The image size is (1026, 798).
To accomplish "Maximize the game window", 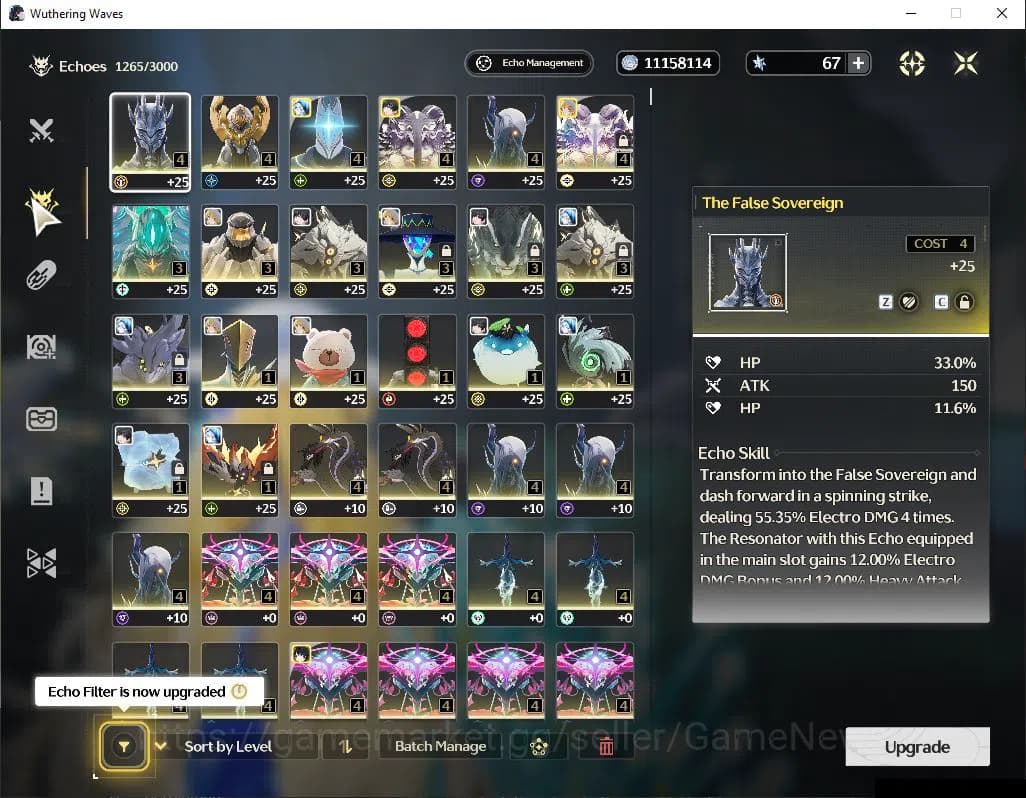I will (956, 14).
